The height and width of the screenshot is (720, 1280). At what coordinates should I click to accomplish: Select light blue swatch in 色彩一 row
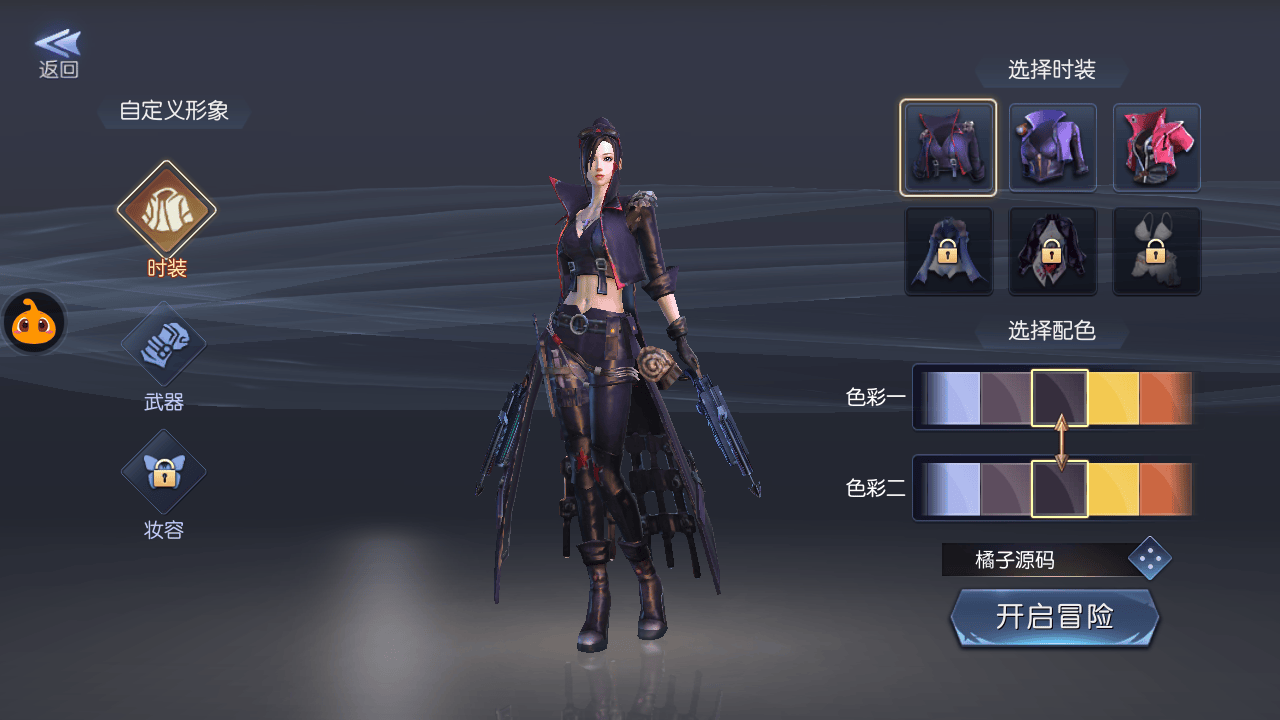click(x=953, y=398)
